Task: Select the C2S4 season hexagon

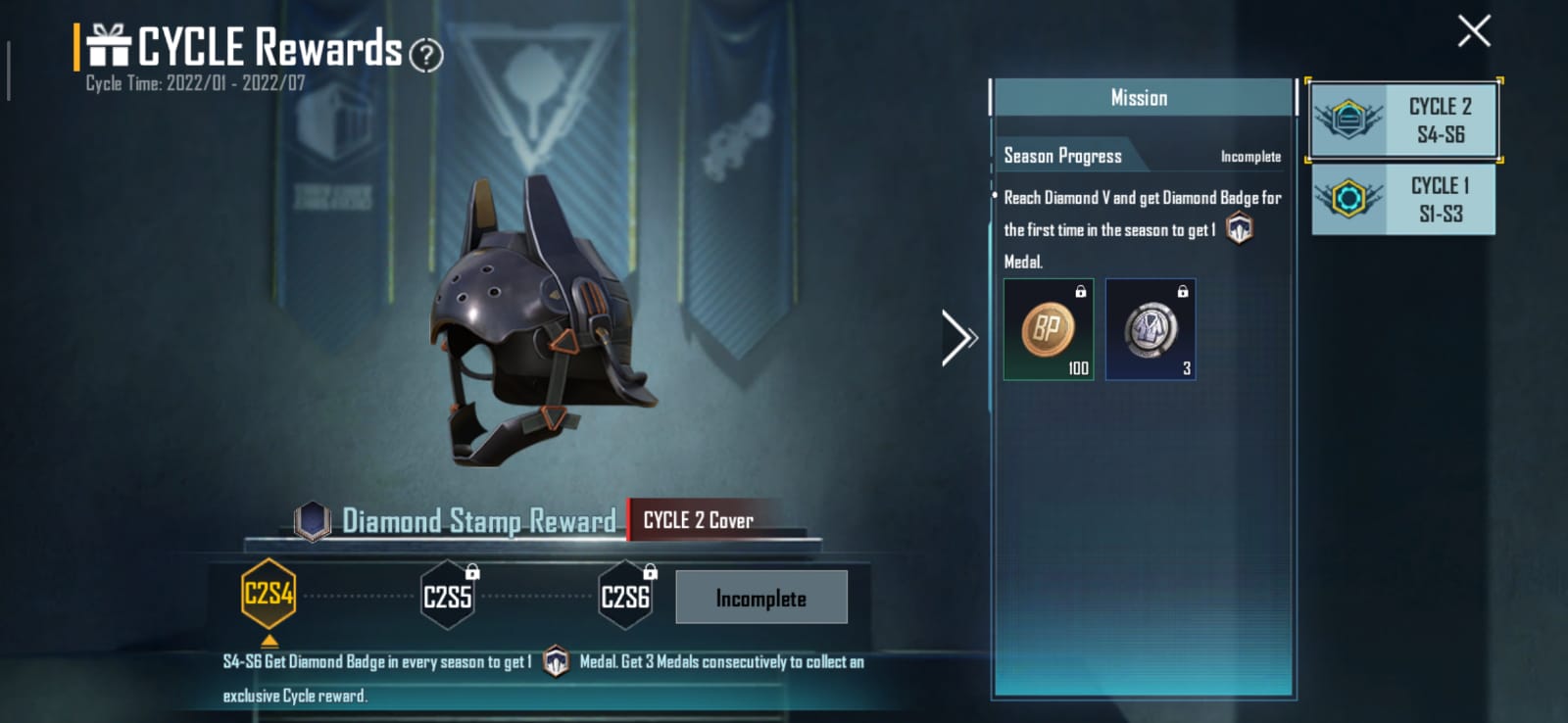Action: click(x=269, y=595)
